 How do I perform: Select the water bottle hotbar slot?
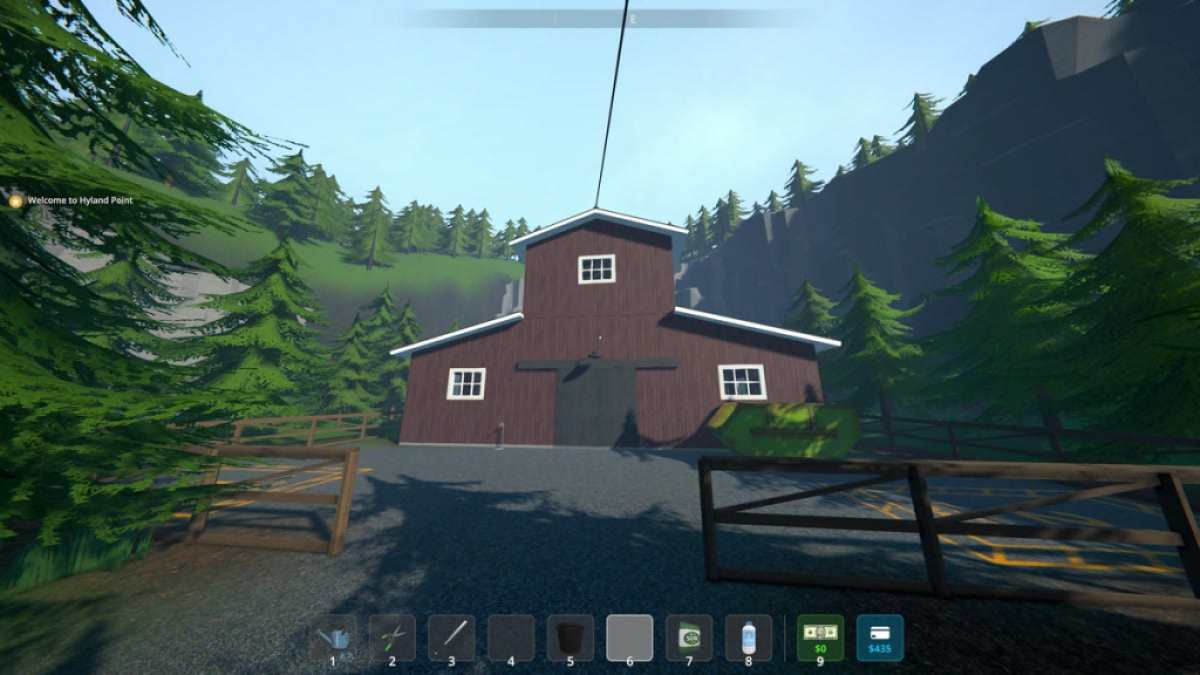pos(748,638)
